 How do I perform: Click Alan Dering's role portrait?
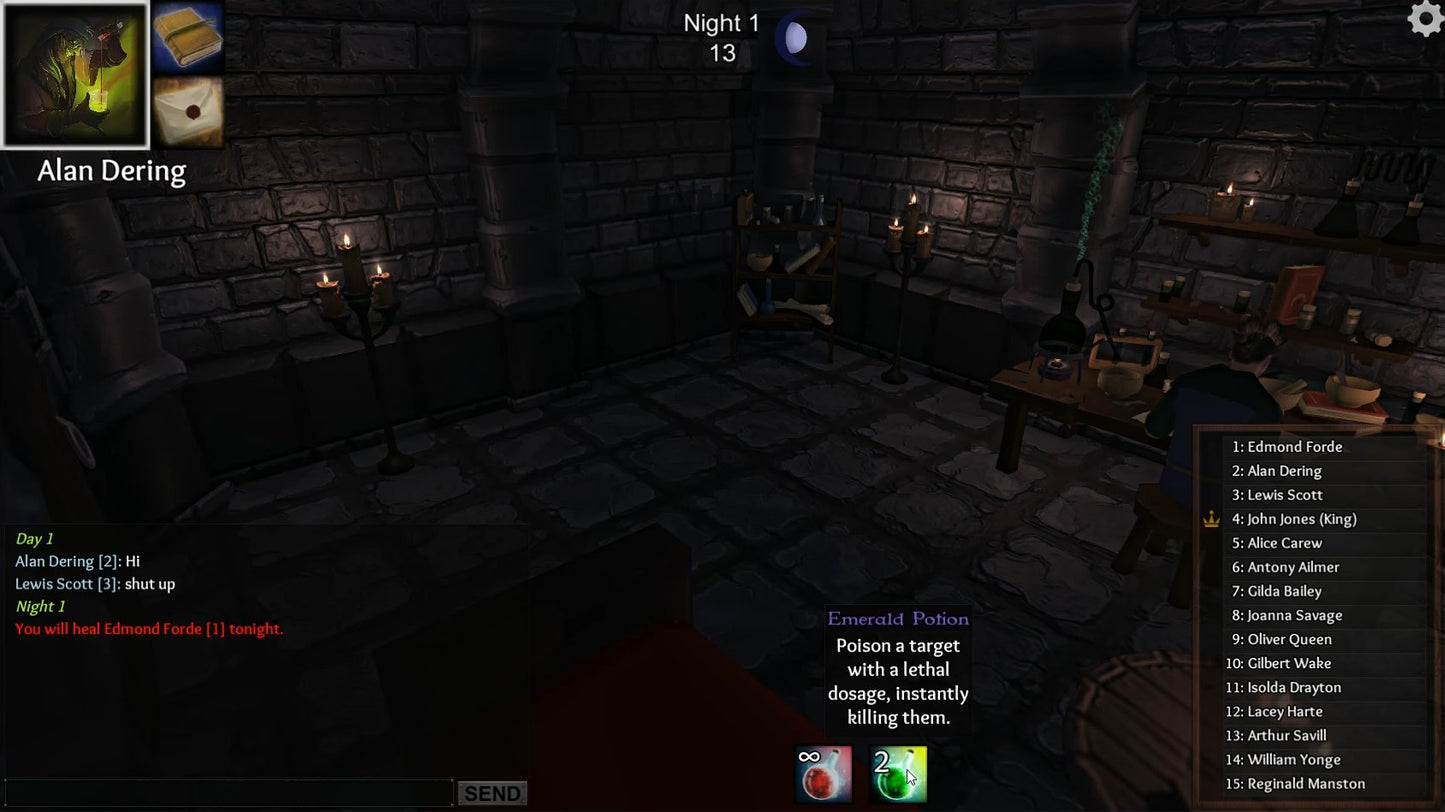76,72
